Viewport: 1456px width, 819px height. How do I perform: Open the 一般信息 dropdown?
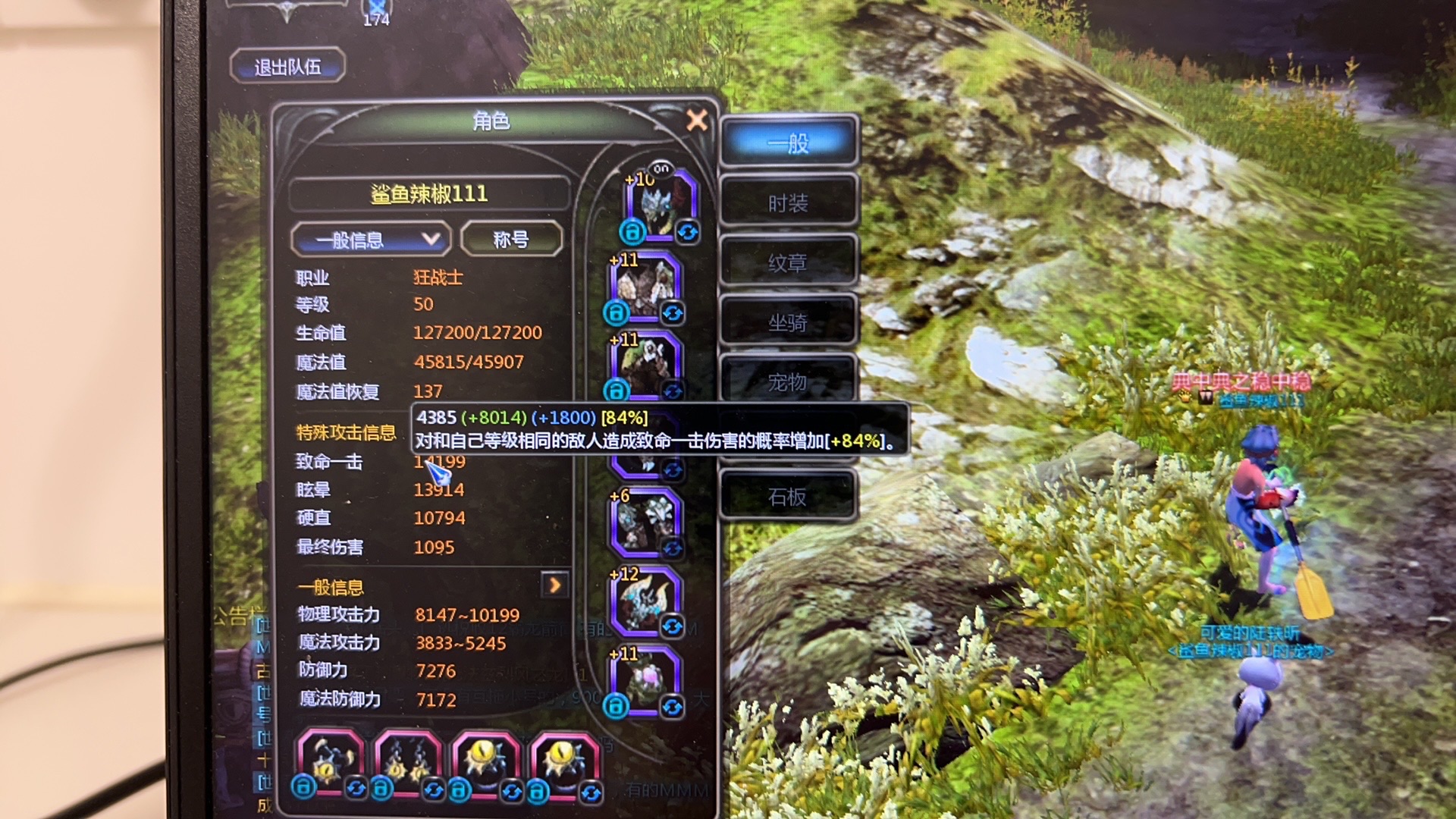[371, 240]
